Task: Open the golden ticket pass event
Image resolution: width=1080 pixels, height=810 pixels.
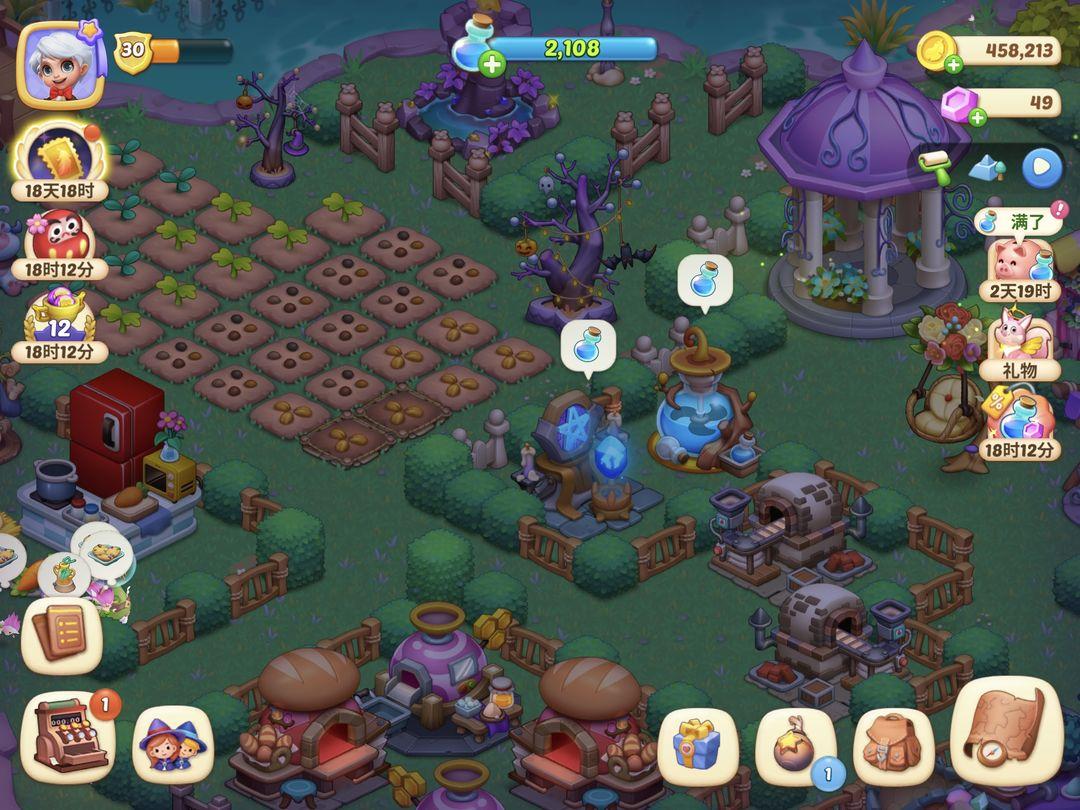Action: [x=60, y=157]
